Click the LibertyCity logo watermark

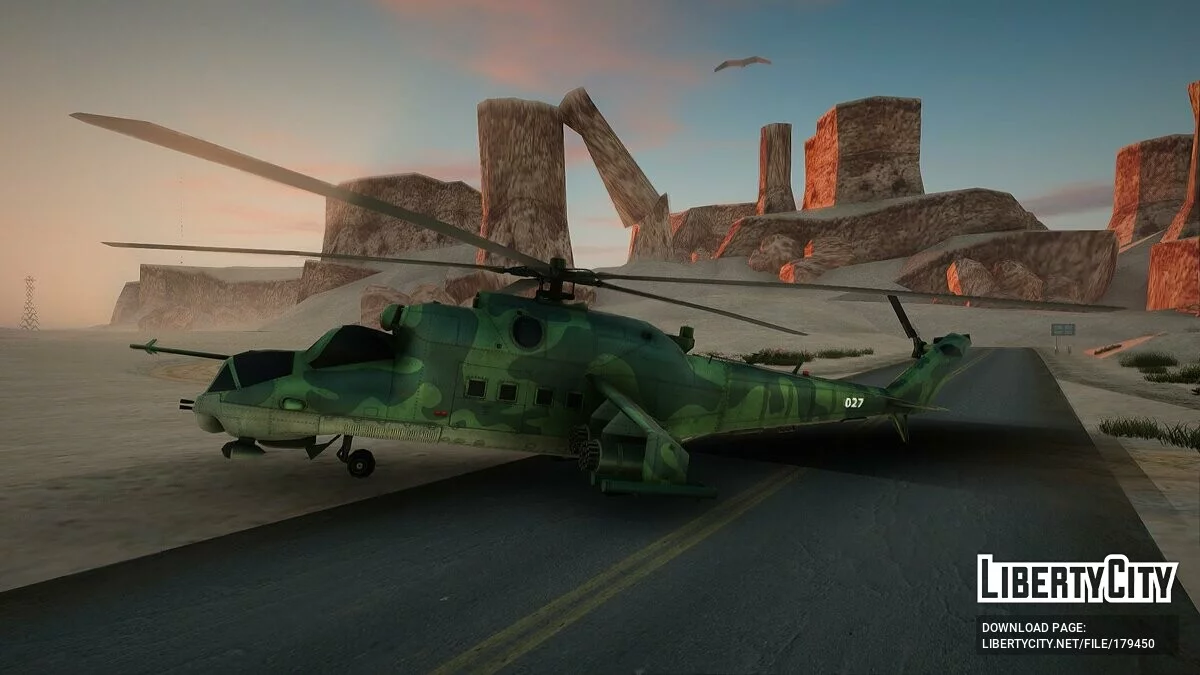point(1076,580)
